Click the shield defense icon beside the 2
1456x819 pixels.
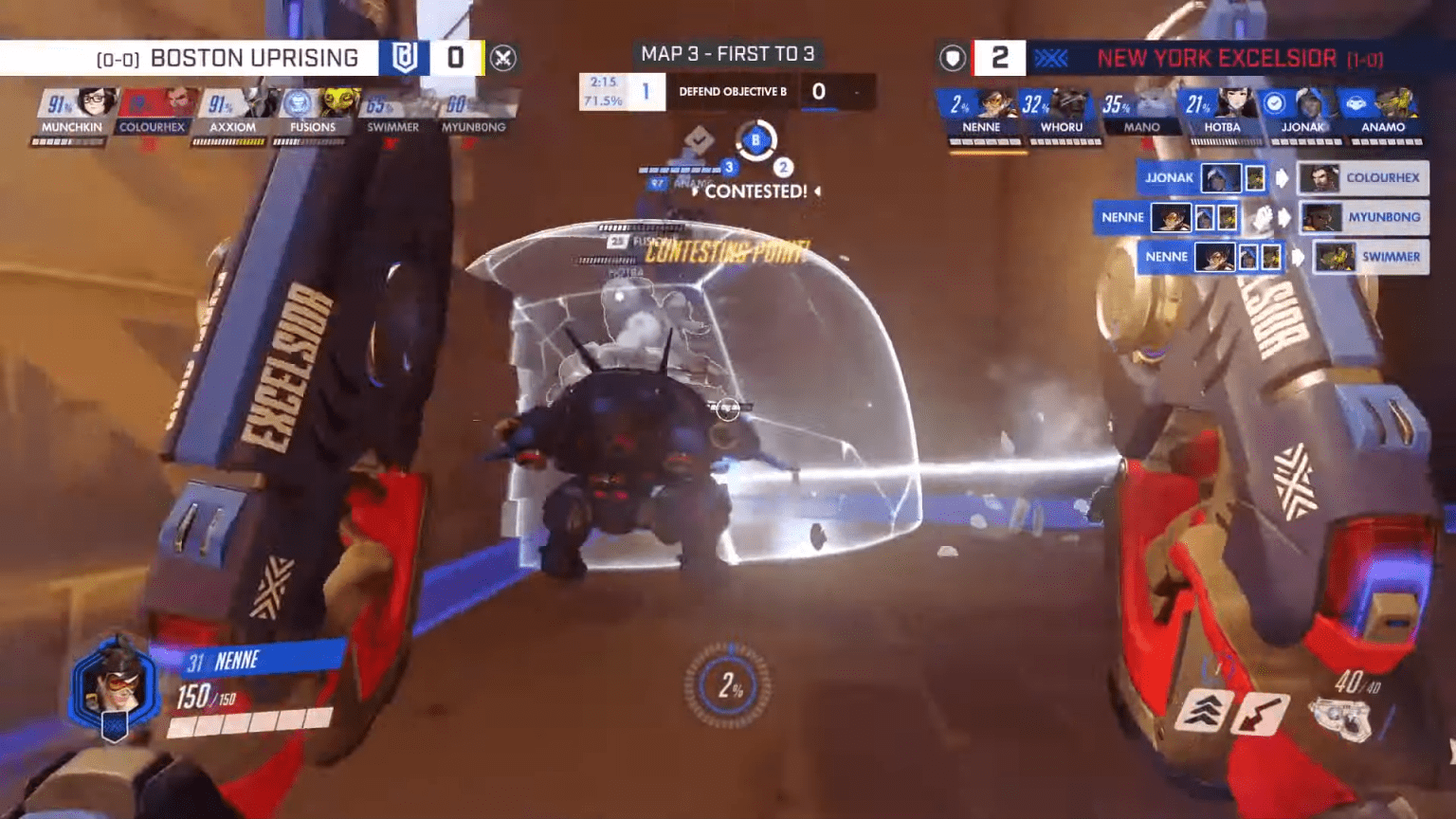click(x=953, y=57)
